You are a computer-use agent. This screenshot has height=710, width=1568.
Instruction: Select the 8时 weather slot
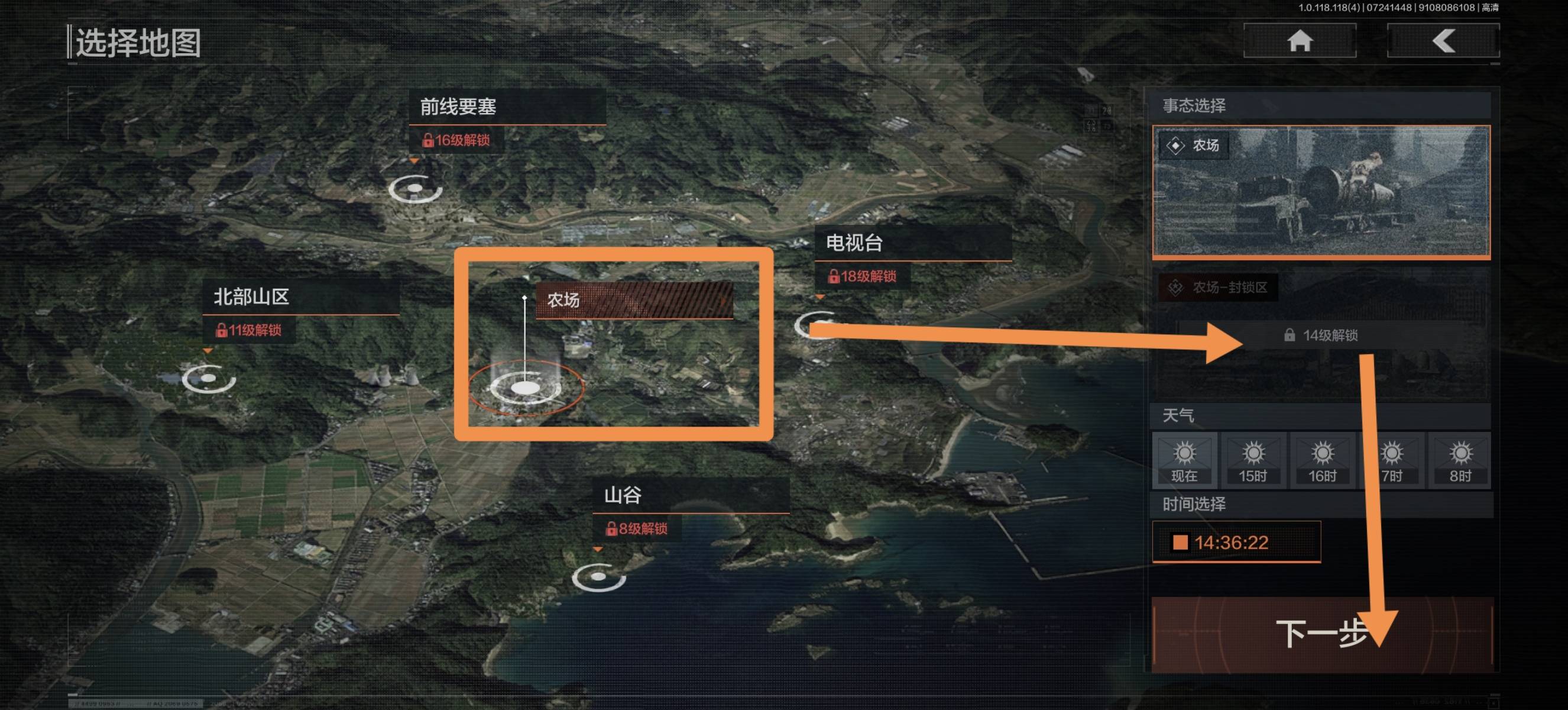[x=1460, y=460]
